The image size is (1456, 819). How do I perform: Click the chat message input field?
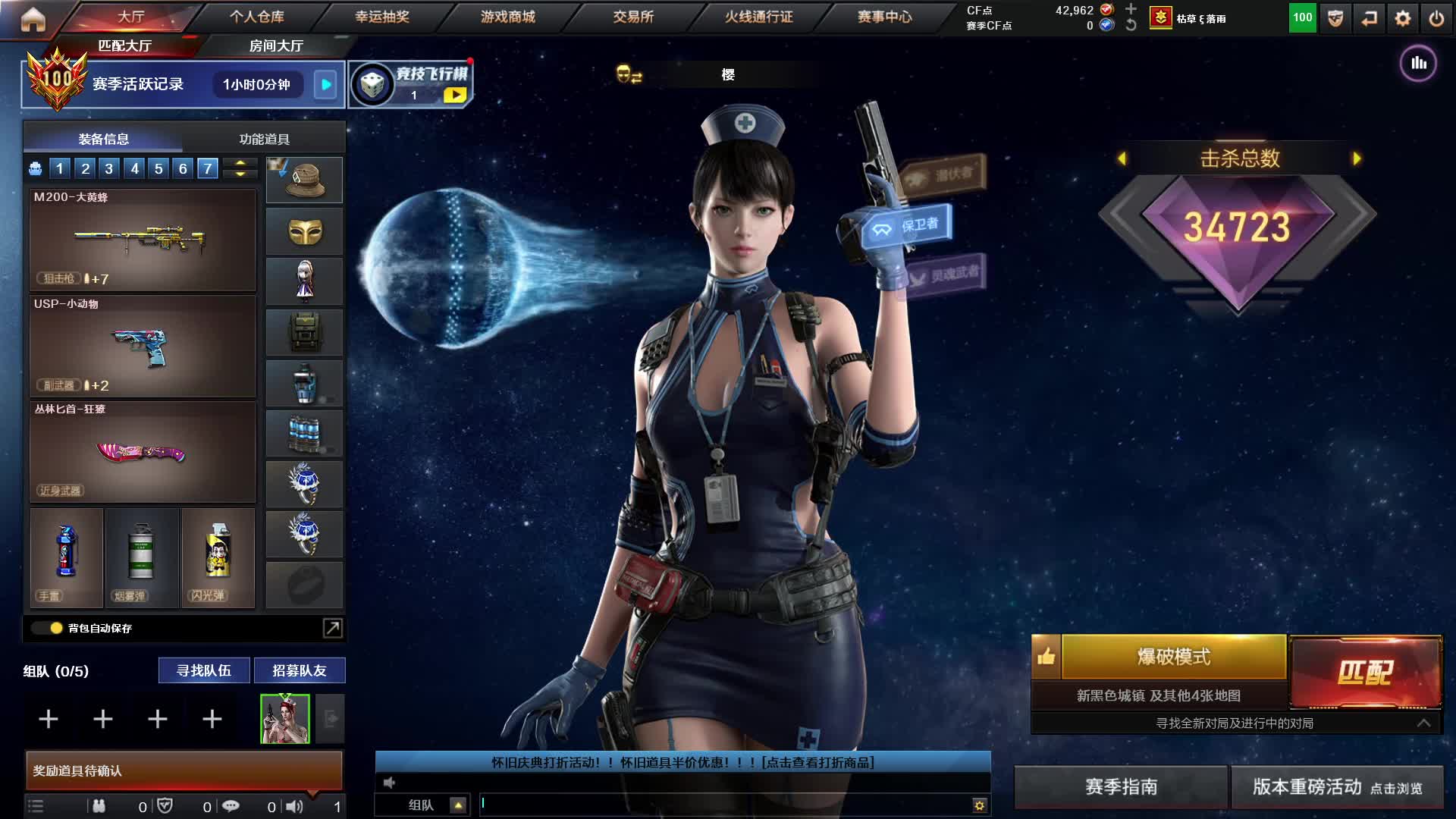724,805
